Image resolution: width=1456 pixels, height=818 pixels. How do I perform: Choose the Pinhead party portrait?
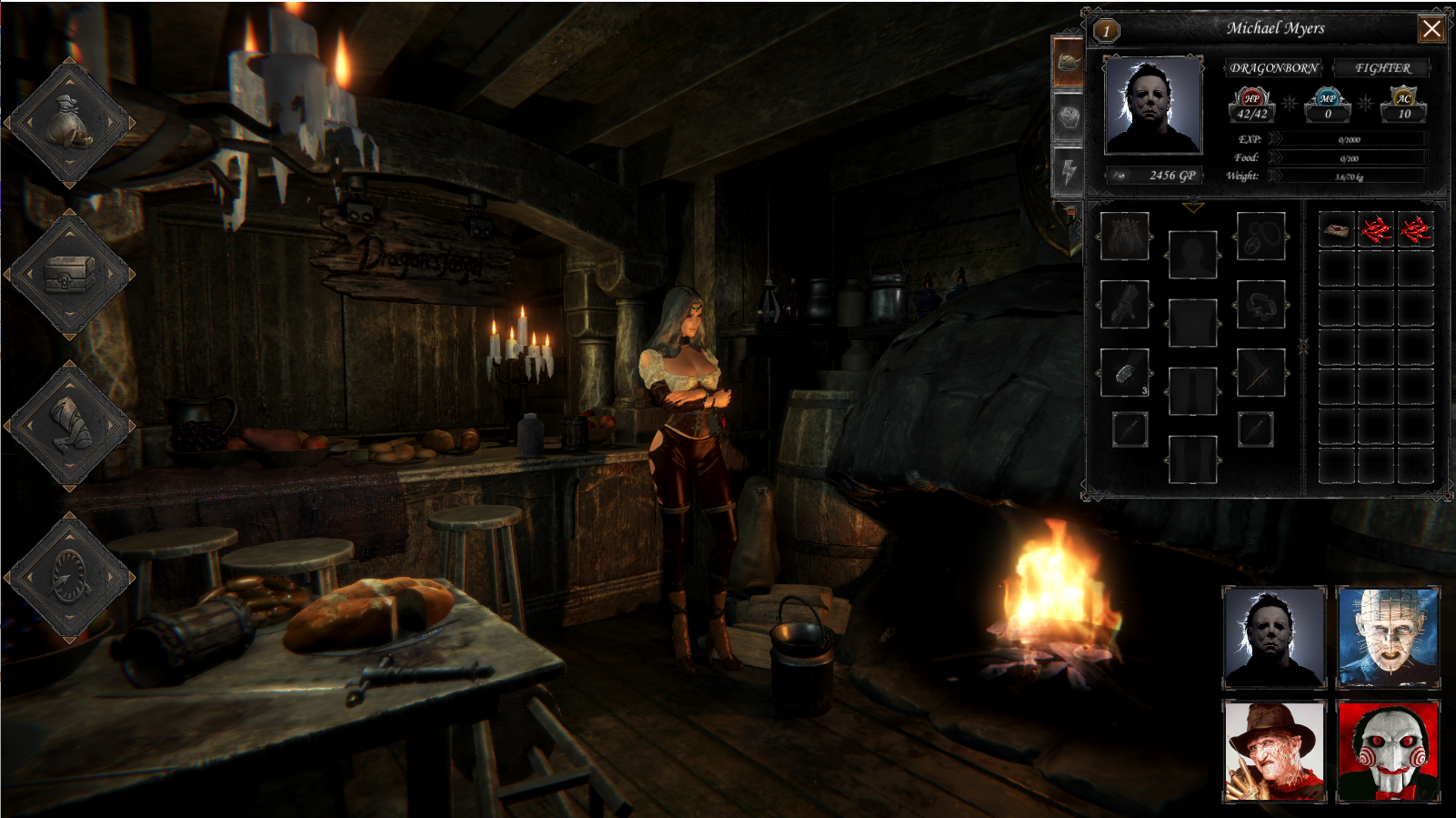coord(1388,638)
